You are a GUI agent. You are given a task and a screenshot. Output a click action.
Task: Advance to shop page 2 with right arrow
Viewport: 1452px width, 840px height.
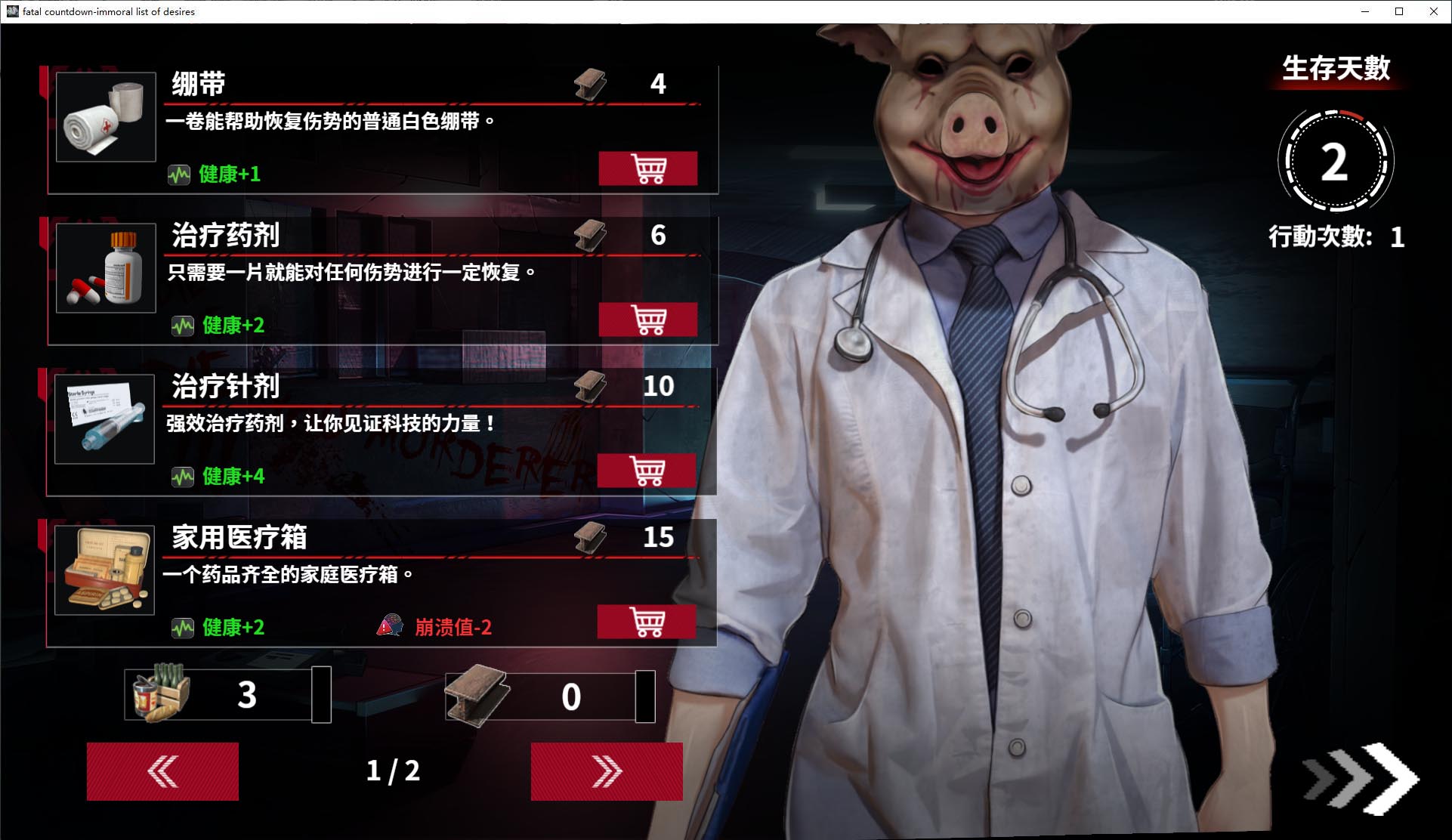pos(605,771)
